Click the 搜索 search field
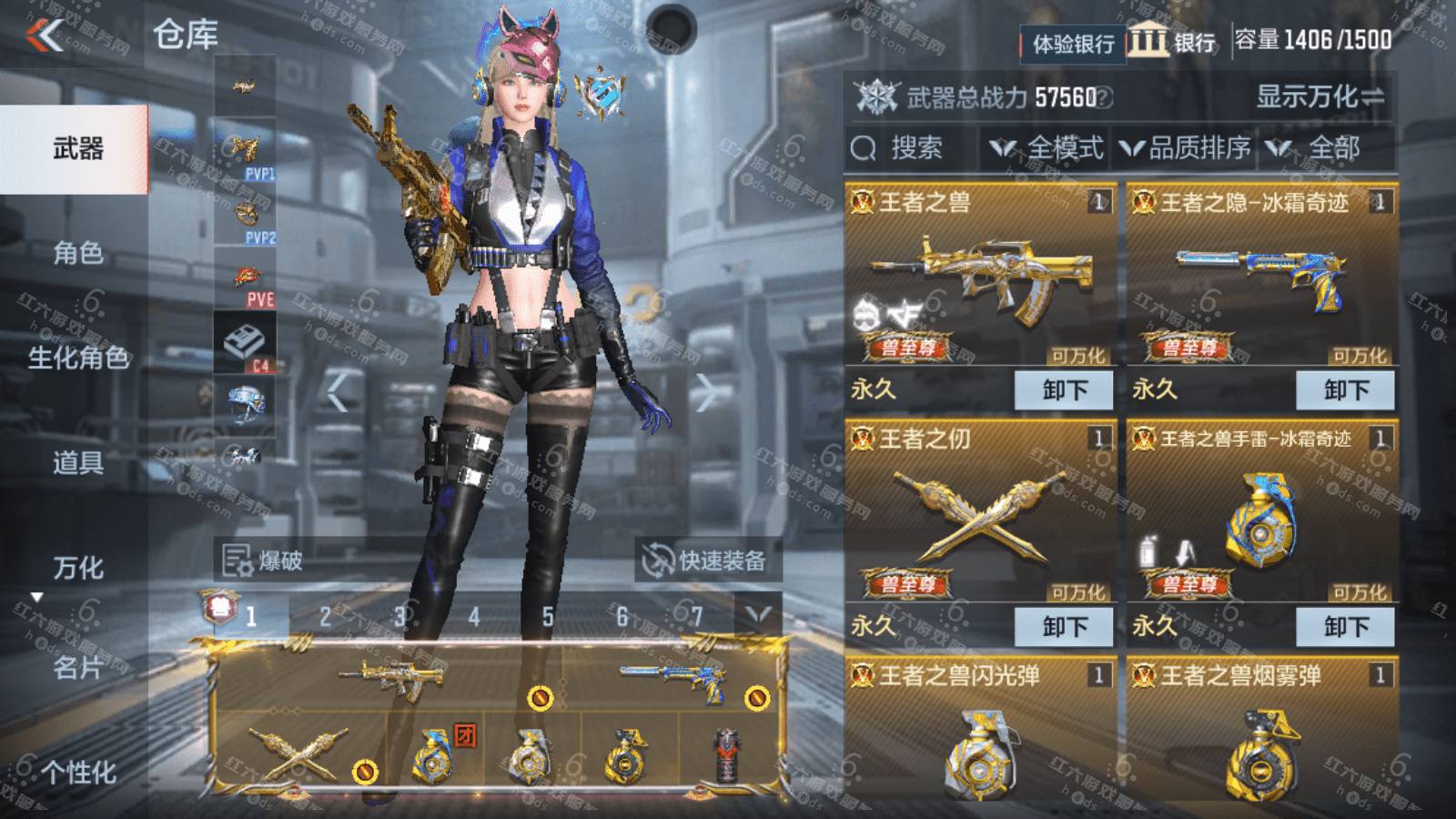1456x819 pixels. click(x=910, y=148)
